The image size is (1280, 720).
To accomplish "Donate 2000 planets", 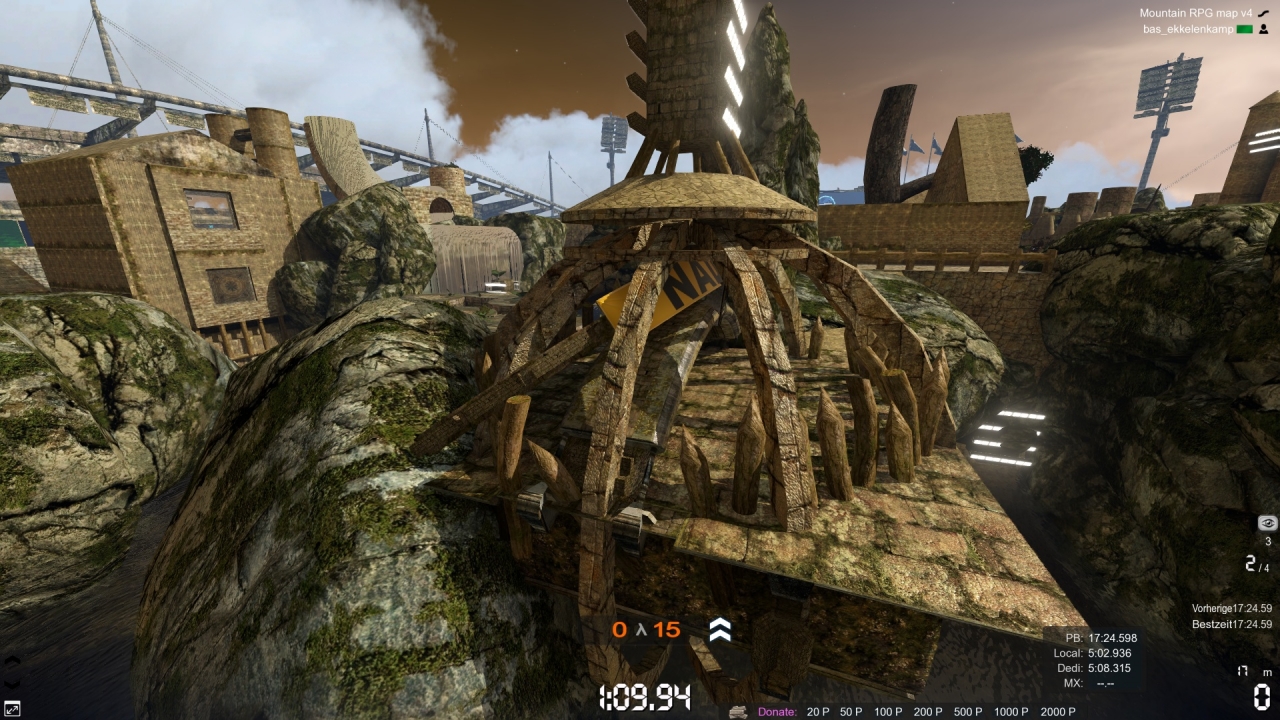I will (x=1058, y=712).
